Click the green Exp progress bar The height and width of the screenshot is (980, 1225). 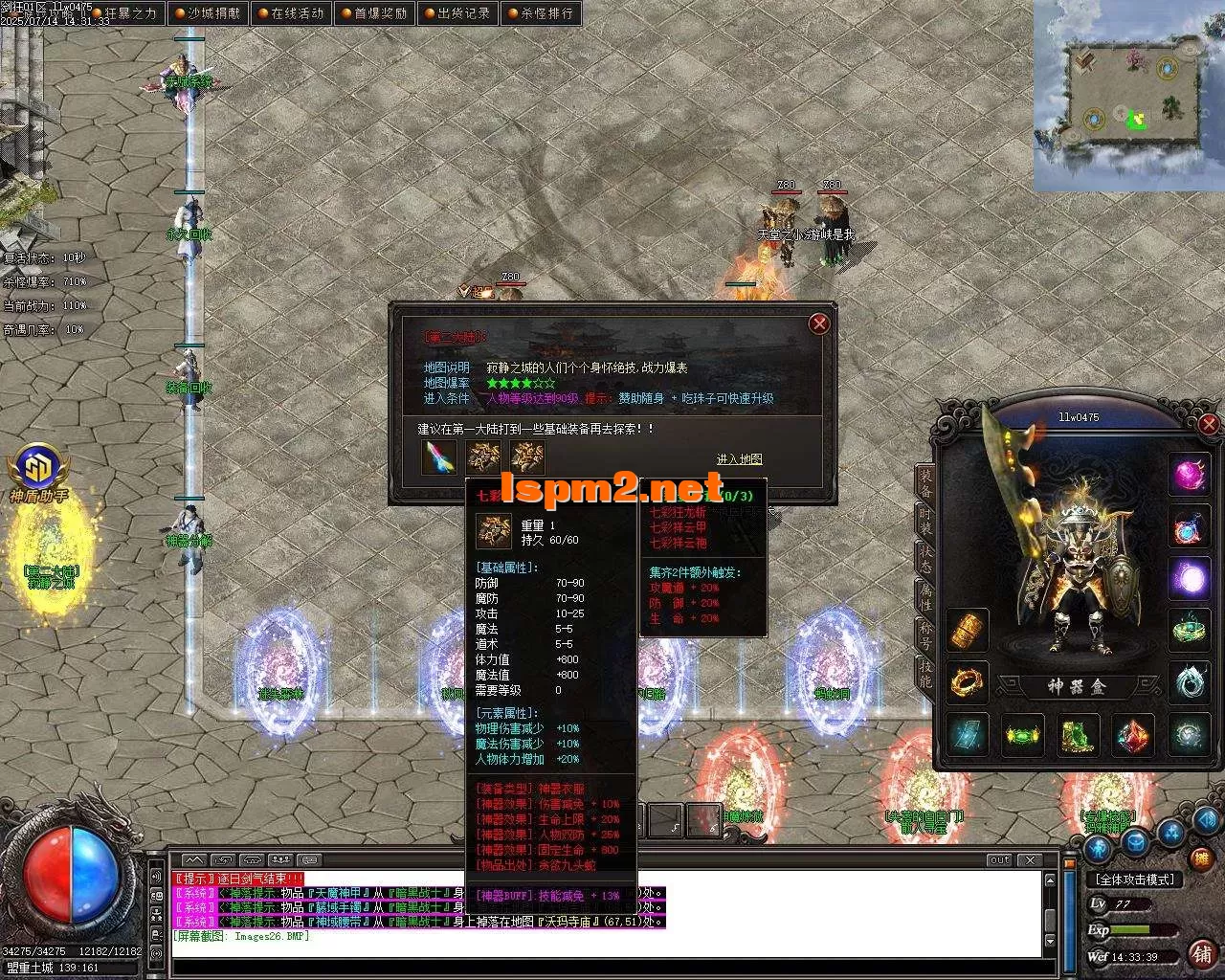pyautogui.click(x=1131, y=929)
